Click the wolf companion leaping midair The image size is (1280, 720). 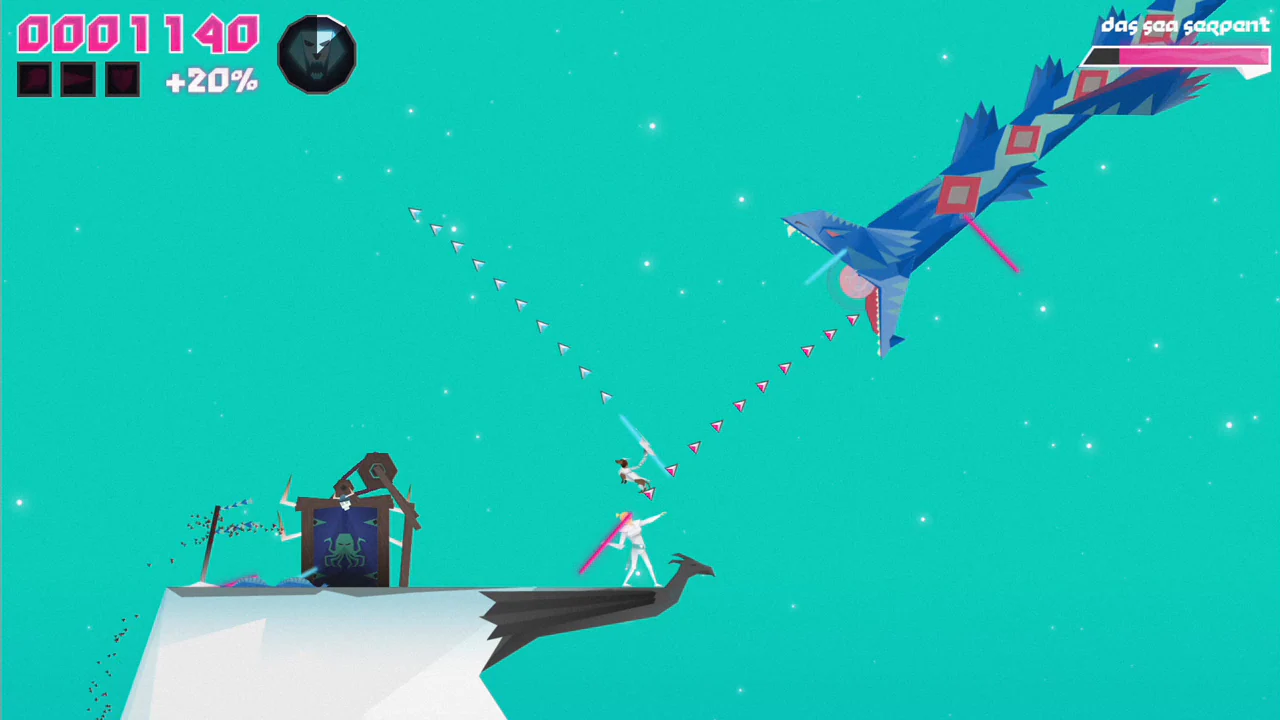(633, 470)
